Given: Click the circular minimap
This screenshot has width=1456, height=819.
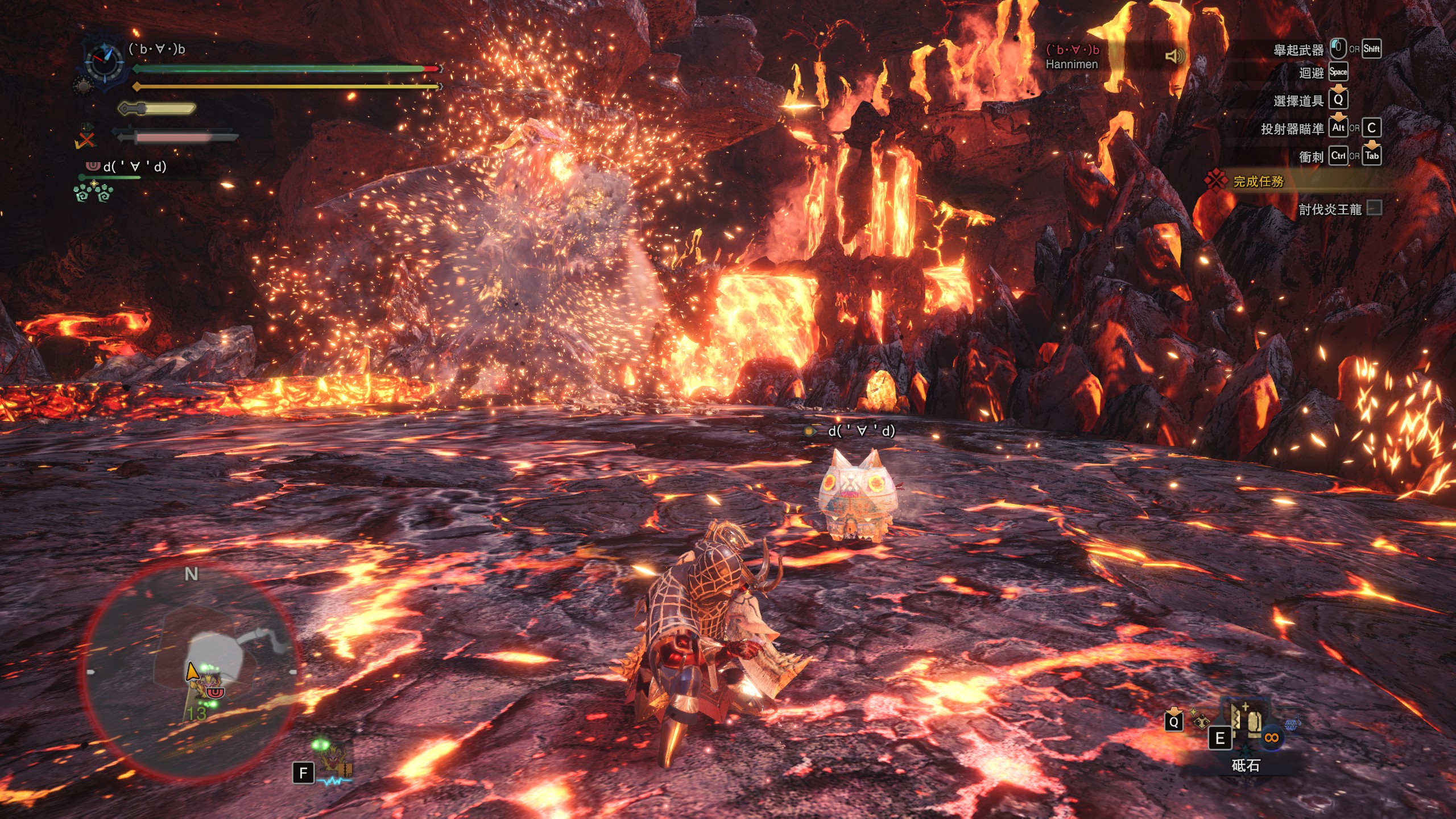Looking at the screenshot, I should tap(191, 672).
